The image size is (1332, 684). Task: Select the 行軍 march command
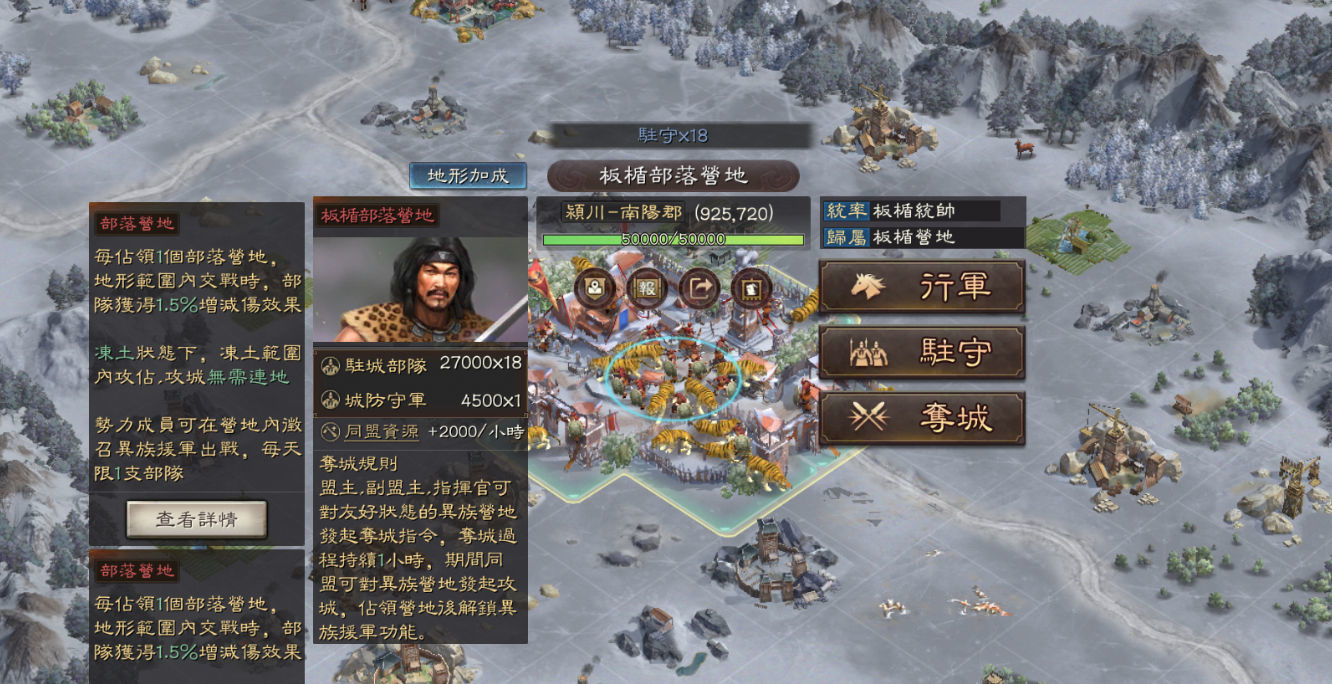(x=921, y=287)
